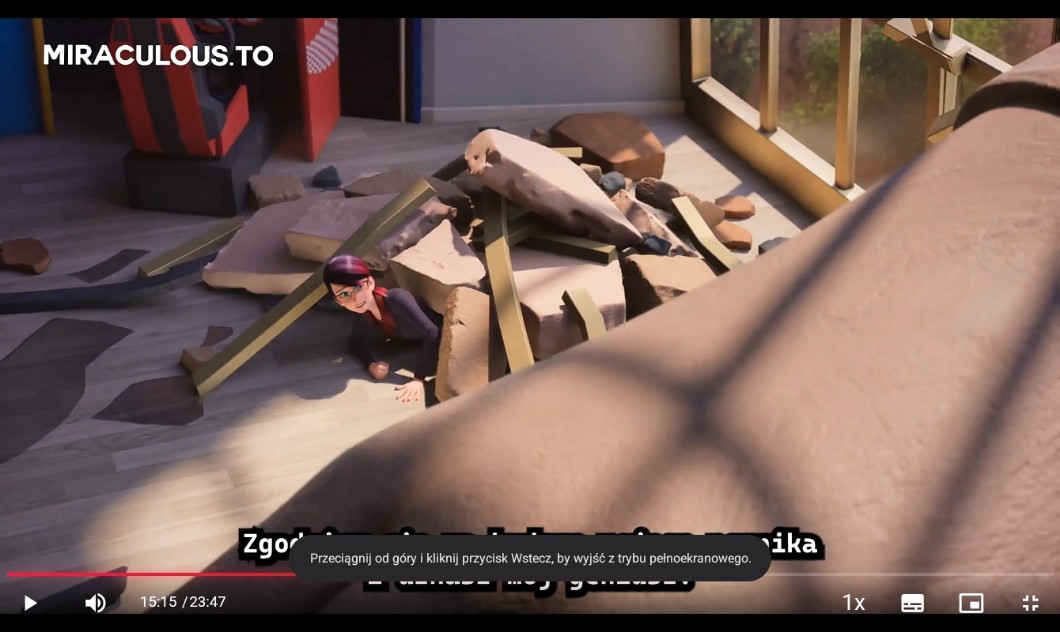
Task: Exit fullscreen using the collapse icon
Action: click(1030, 603)
